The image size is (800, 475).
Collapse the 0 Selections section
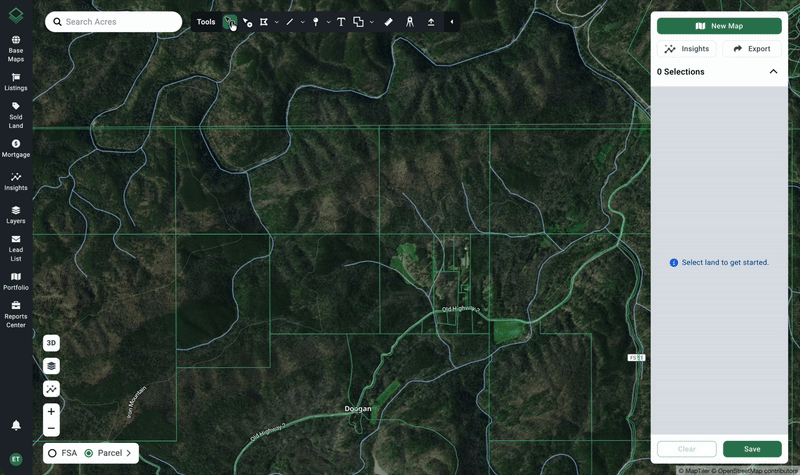pyautogui.click(x=773, y=72)
